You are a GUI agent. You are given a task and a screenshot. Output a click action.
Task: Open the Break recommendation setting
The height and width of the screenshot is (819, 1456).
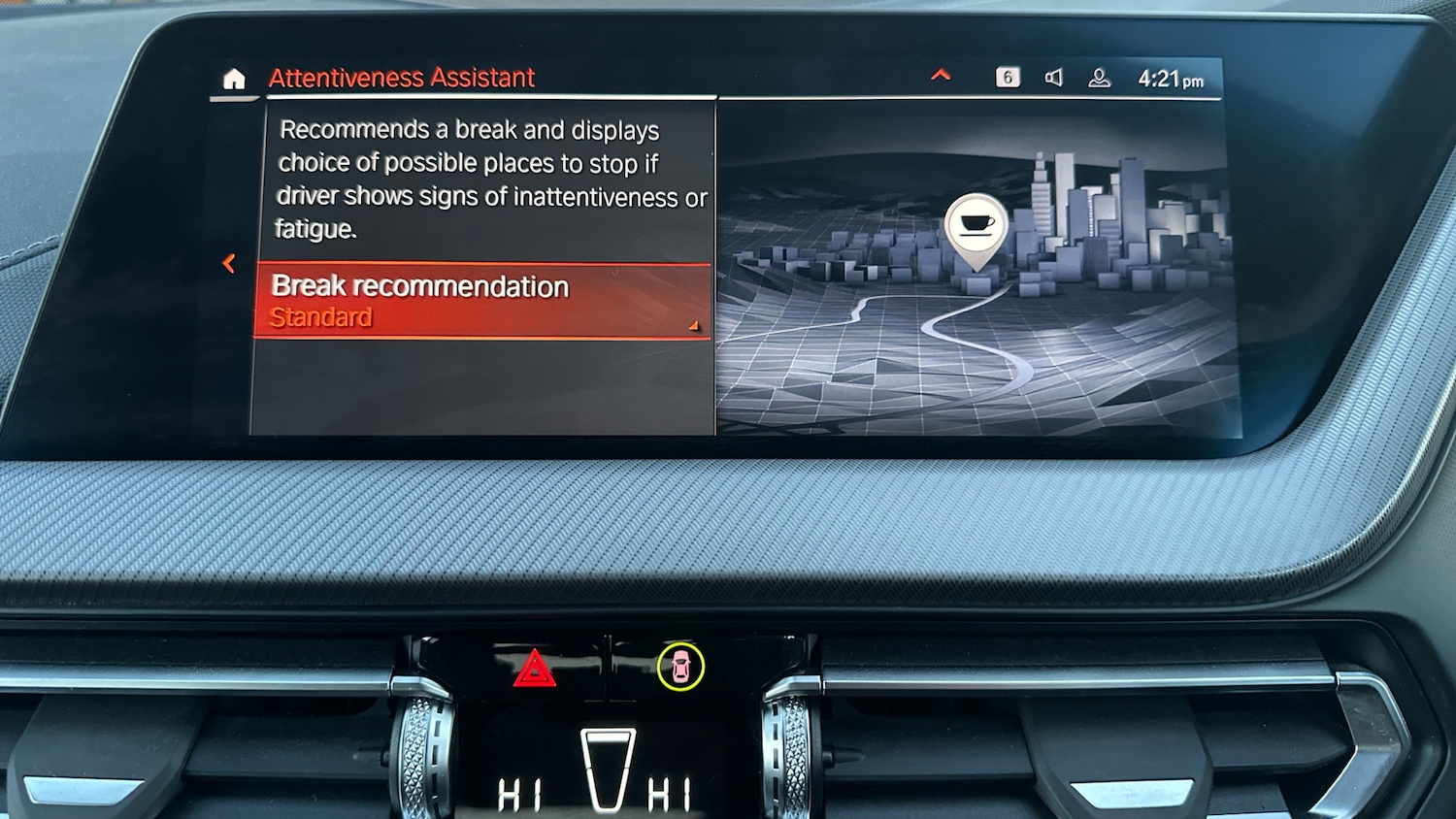point(481,301)
